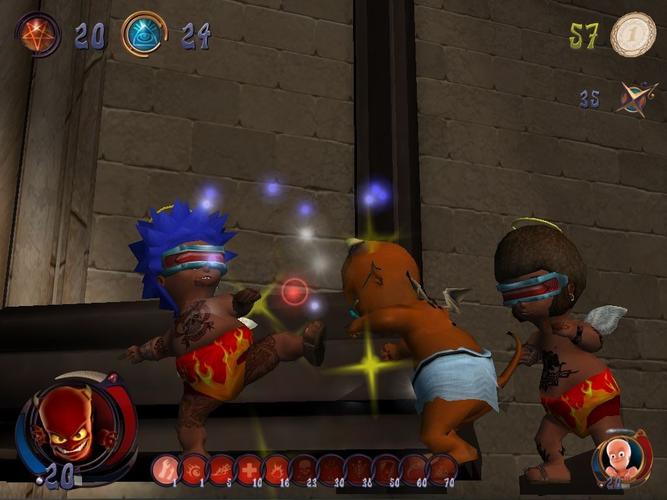Screen dimensions: 667x500
Task: Click the red pentagram icon
Action: click(x=38, y=34)
